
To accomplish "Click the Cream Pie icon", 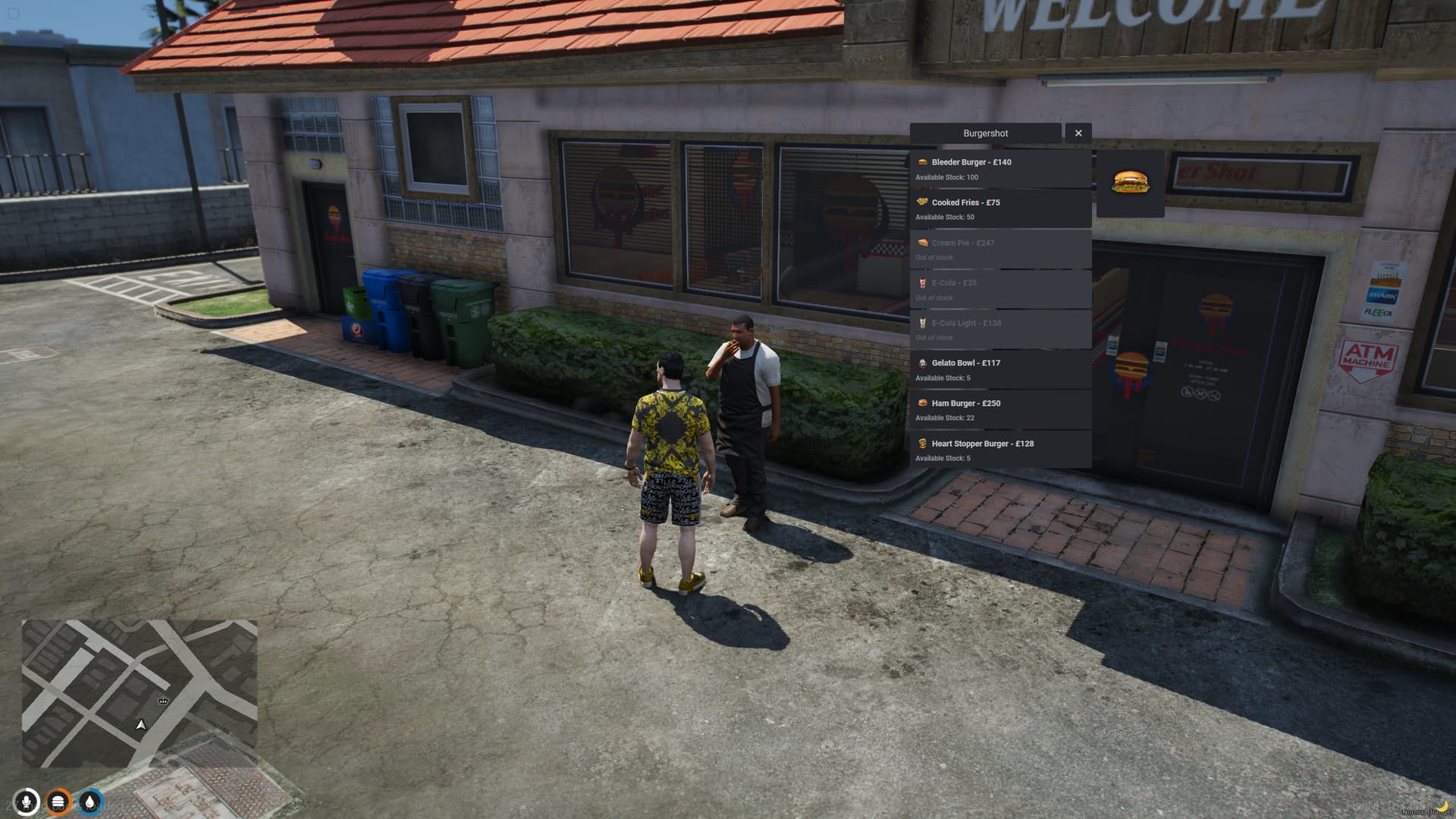I will click(922, 243).
